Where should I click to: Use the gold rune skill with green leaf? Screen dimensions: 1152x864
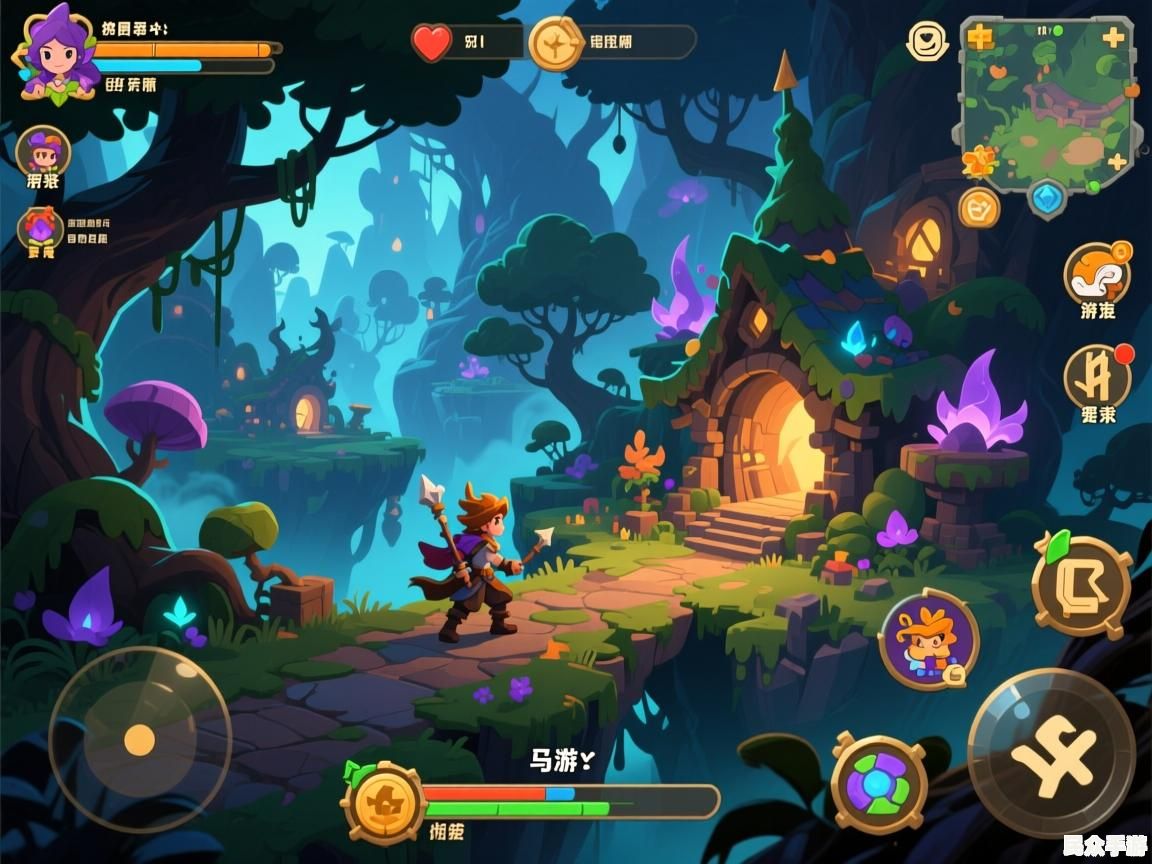click(1081, 585)
